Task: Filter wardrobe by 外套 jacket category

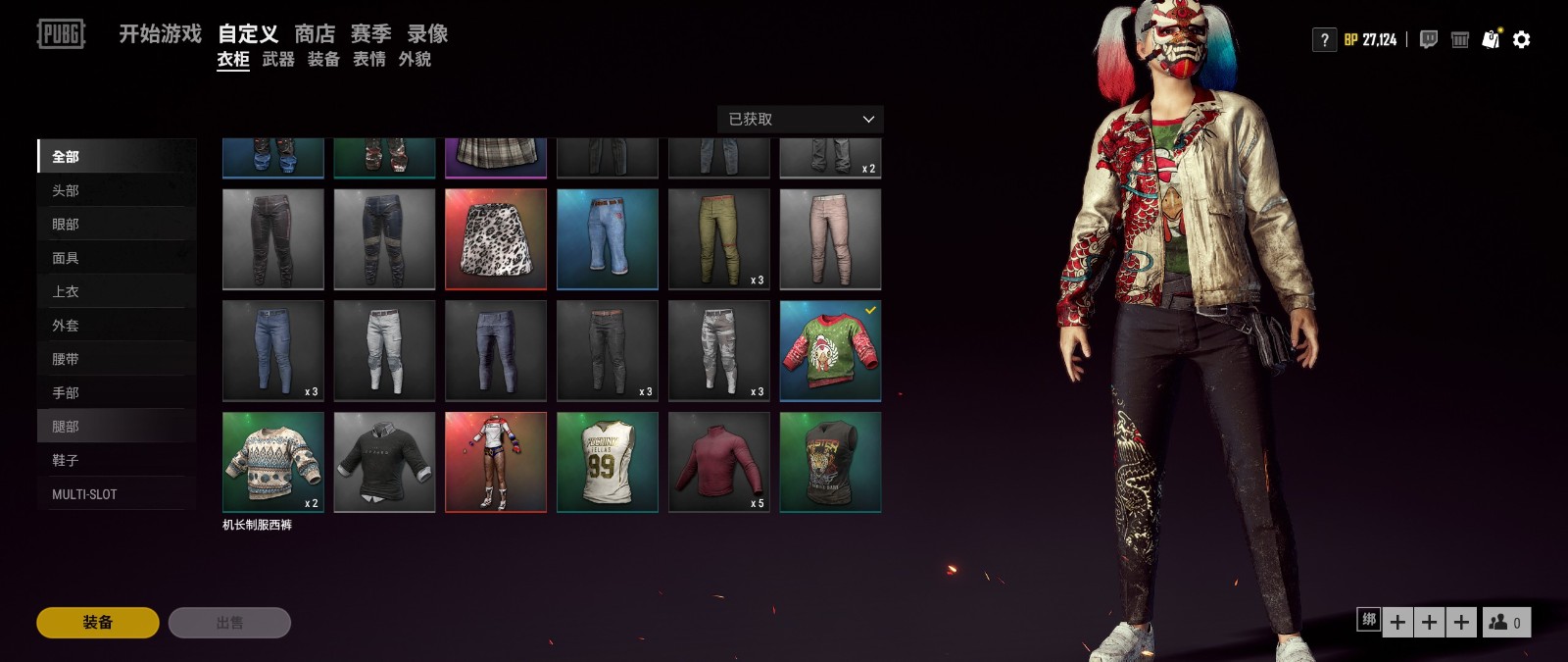Action: pyautogui.click(x=66, y=326)
